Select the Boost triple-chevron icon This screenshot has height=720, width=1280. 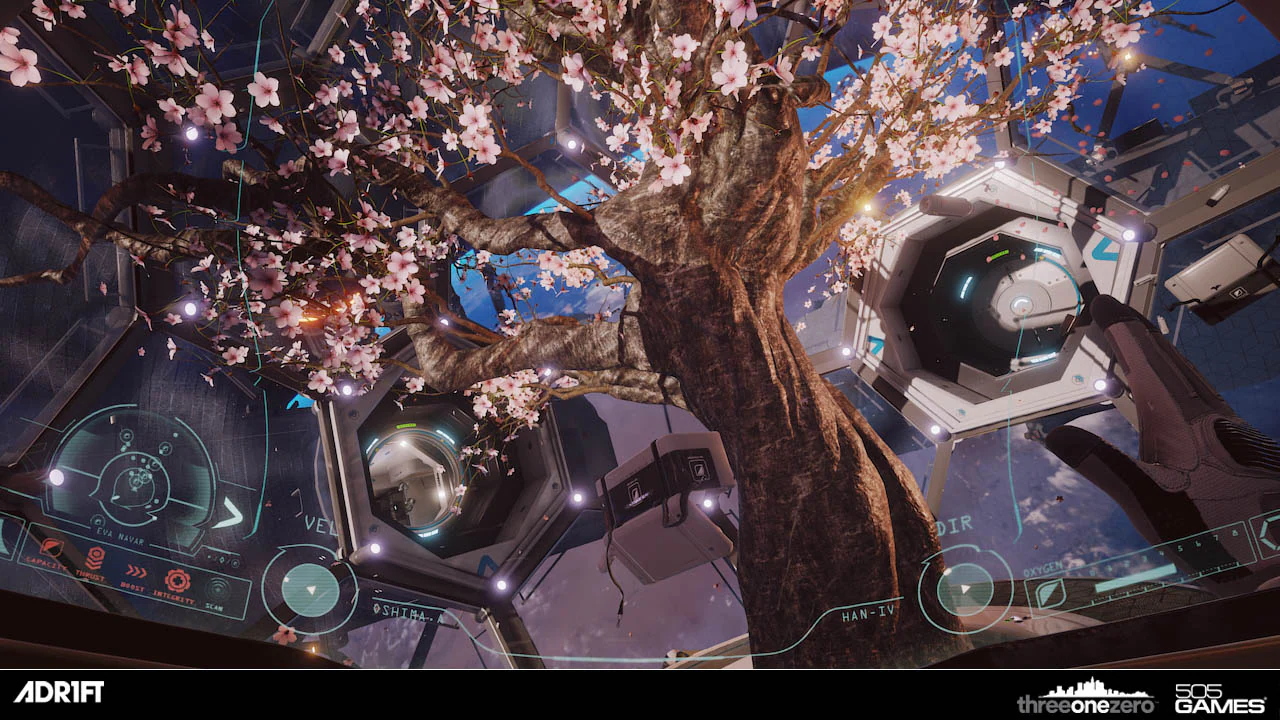point(136,571)
